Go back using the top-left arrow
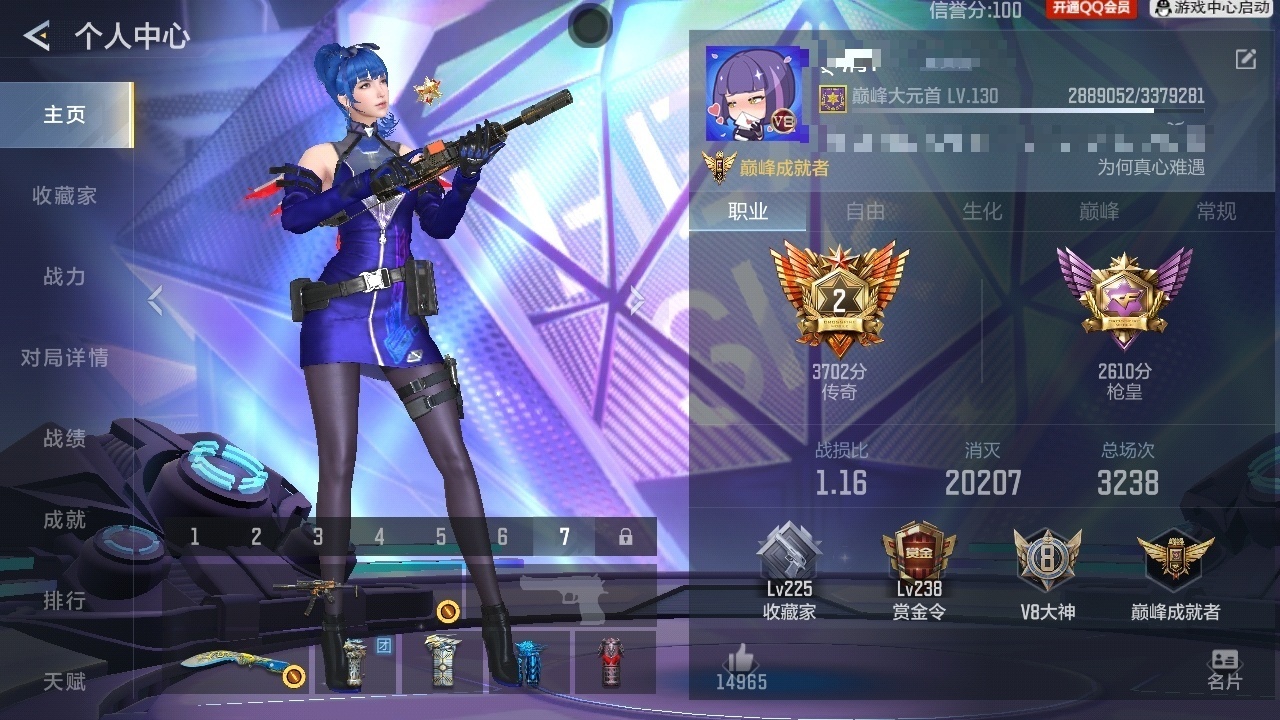The width and height of the screenshot is (1280, 720). pyautogui.click(x=37, y=37)
